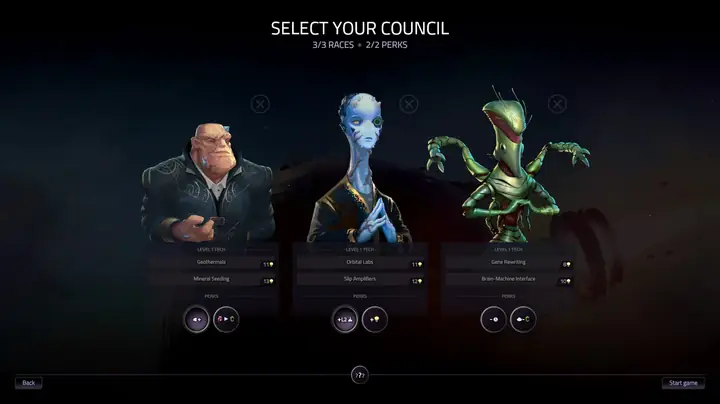
Task: Remove the bald human councilor
Action: (x=259, y=103)
